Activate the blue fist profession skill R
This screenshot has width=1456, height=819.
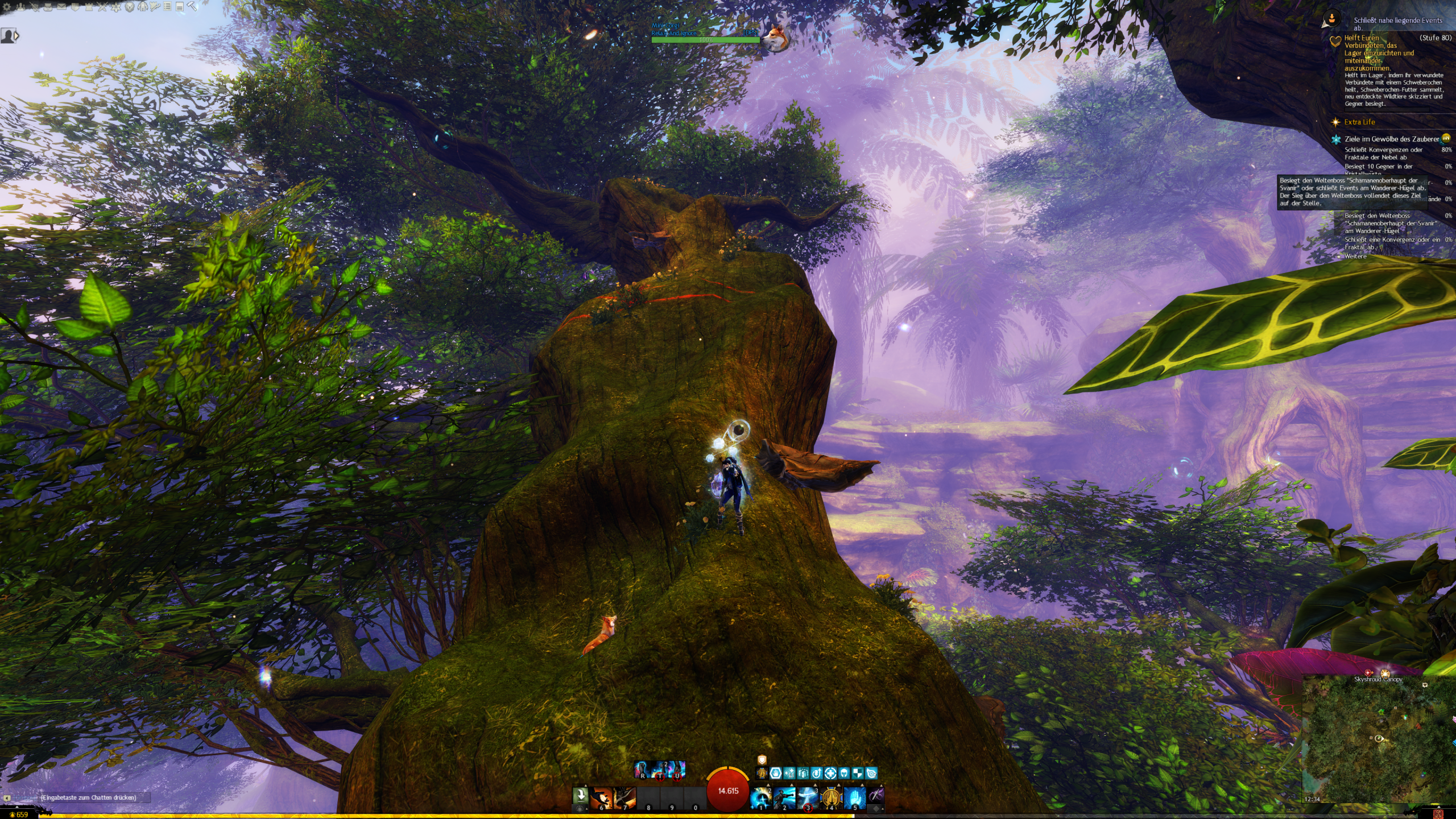click(x=643, y=770)
